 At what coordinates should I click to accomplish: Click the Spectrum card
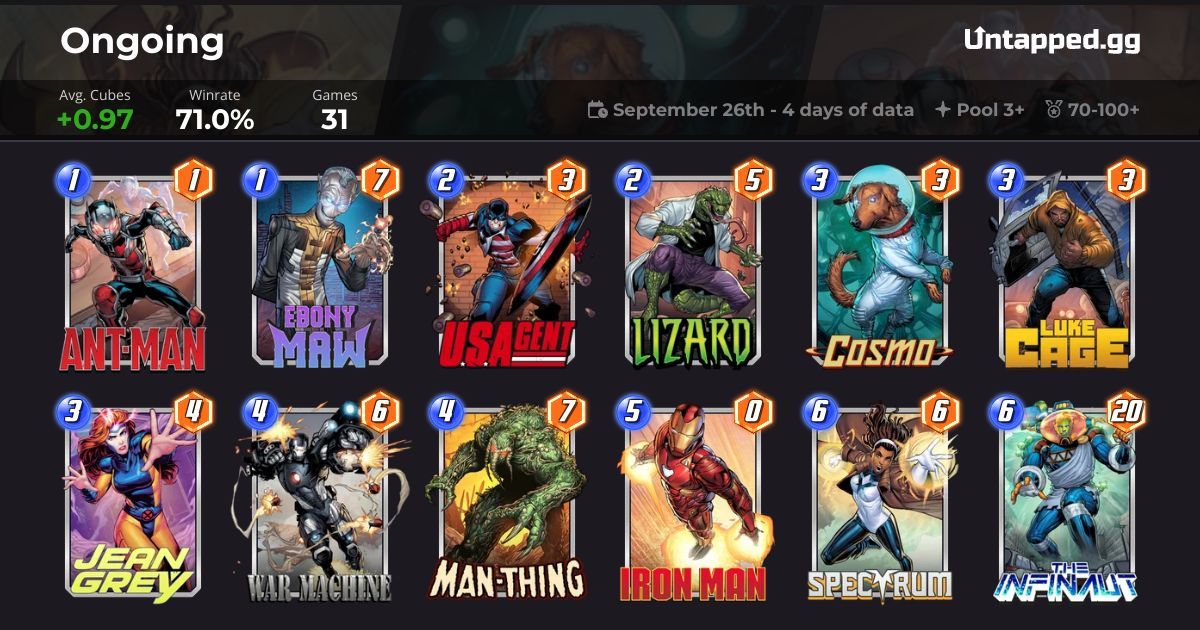[880, 500]
